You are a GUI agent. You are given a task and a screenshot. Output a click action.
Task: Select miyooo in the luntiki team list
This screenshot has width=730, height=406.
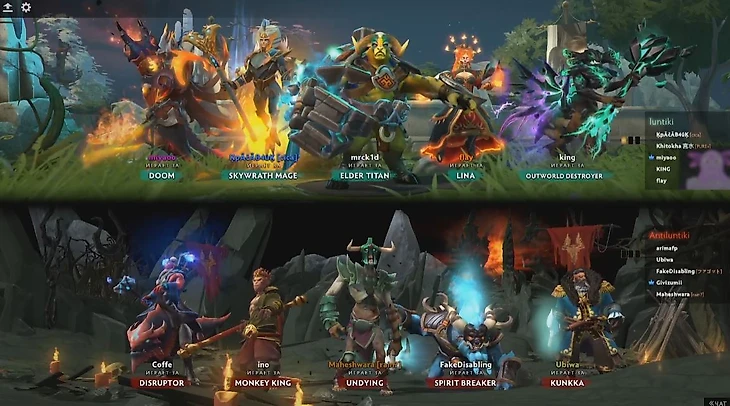tap(669, 157)
